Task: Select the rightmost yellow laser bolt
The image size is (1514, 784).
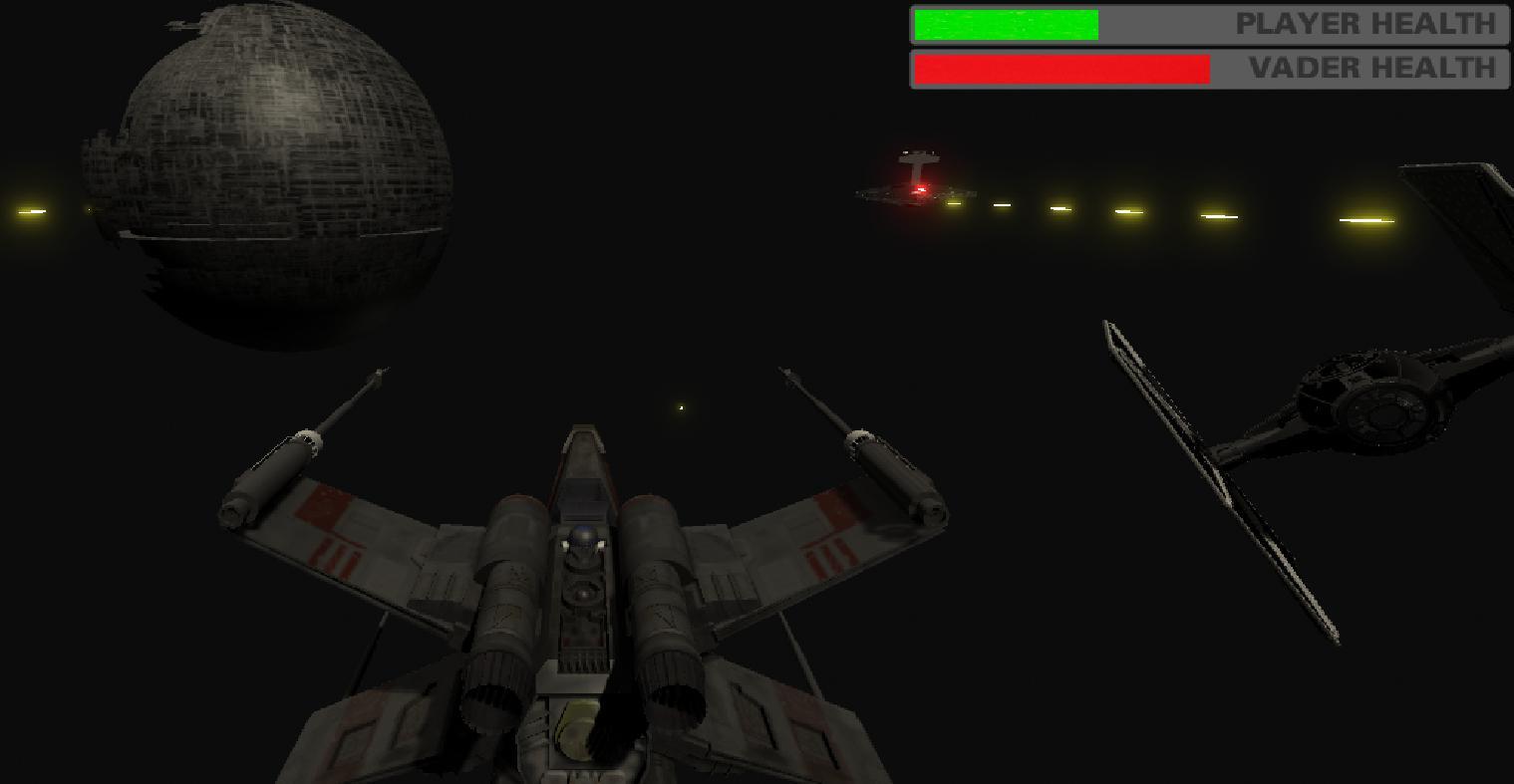Action: [x=1367, y=218]
